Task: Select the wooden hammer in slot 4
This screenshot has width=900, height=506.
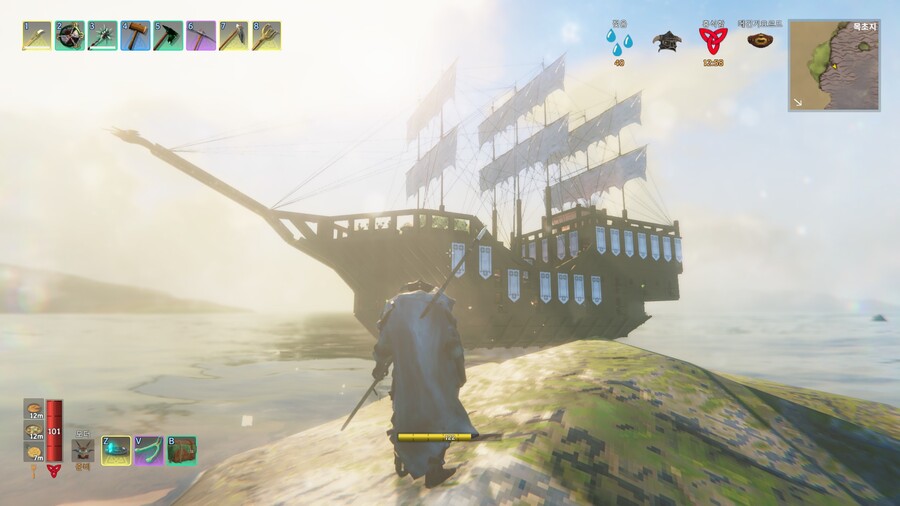Action: click(135, 36)
